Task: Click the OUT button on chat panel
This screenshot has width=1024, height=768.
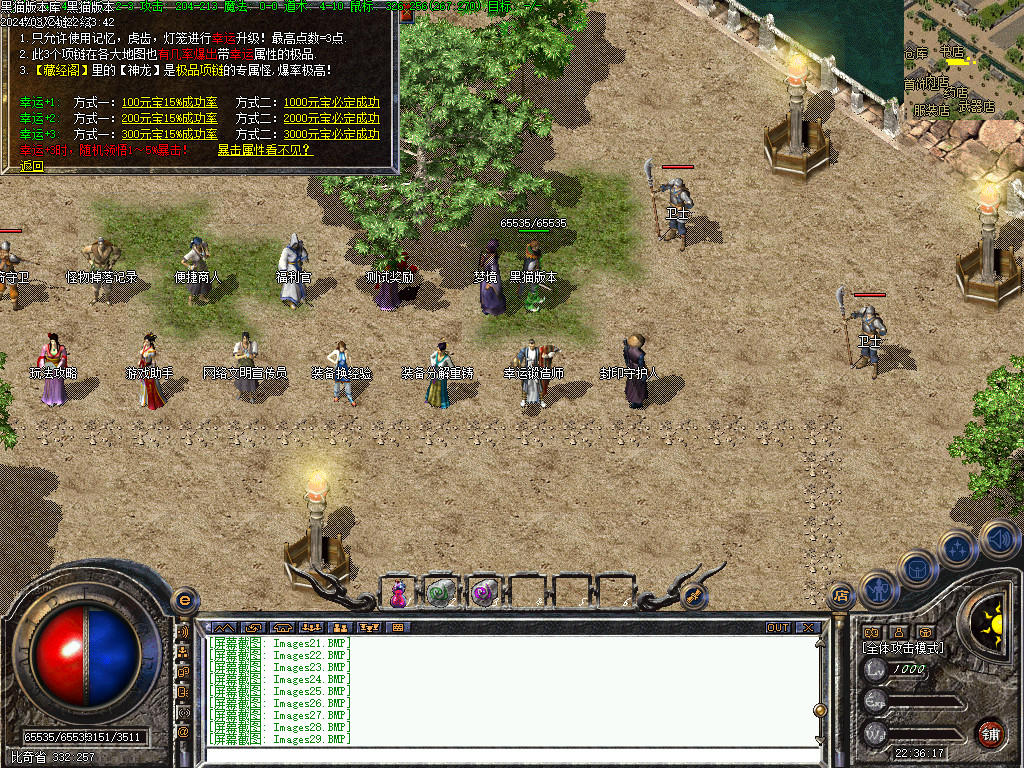Action: tap(778, 628)
